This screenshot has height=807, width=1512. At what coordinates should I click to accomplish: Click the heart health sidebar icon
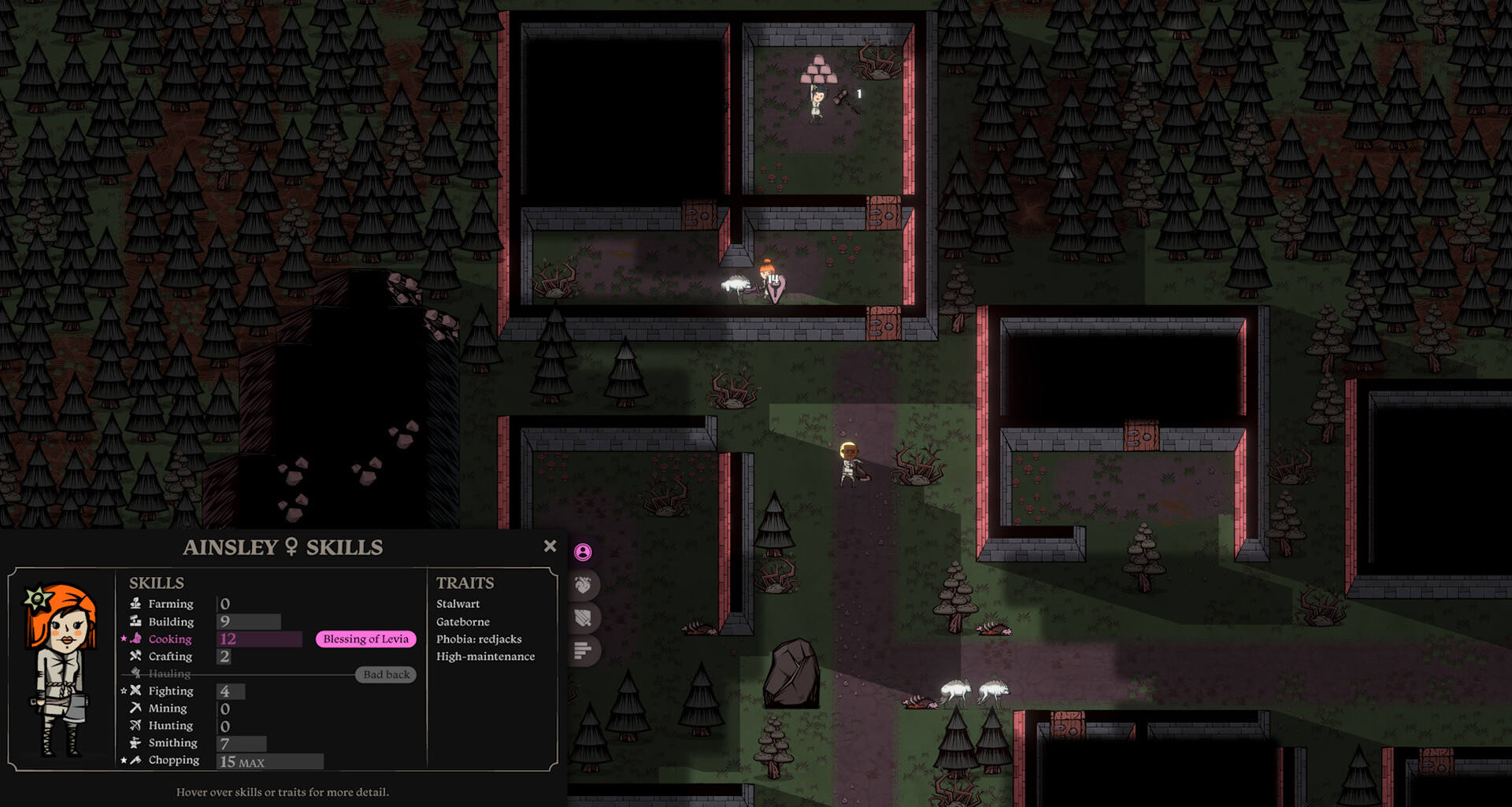(x=584, y=585)
